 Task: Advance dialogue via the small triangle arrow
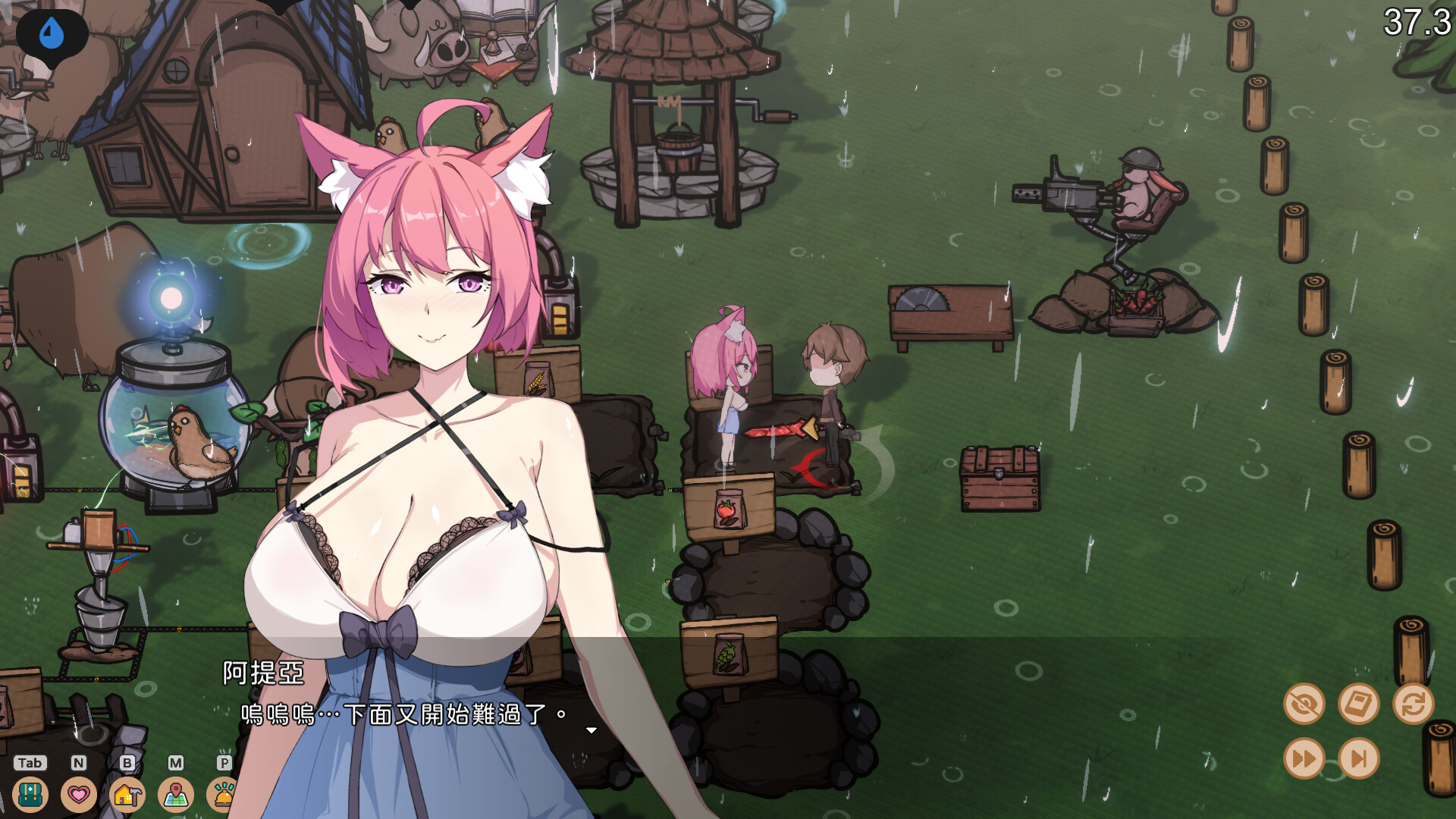[x=591, y=730]
